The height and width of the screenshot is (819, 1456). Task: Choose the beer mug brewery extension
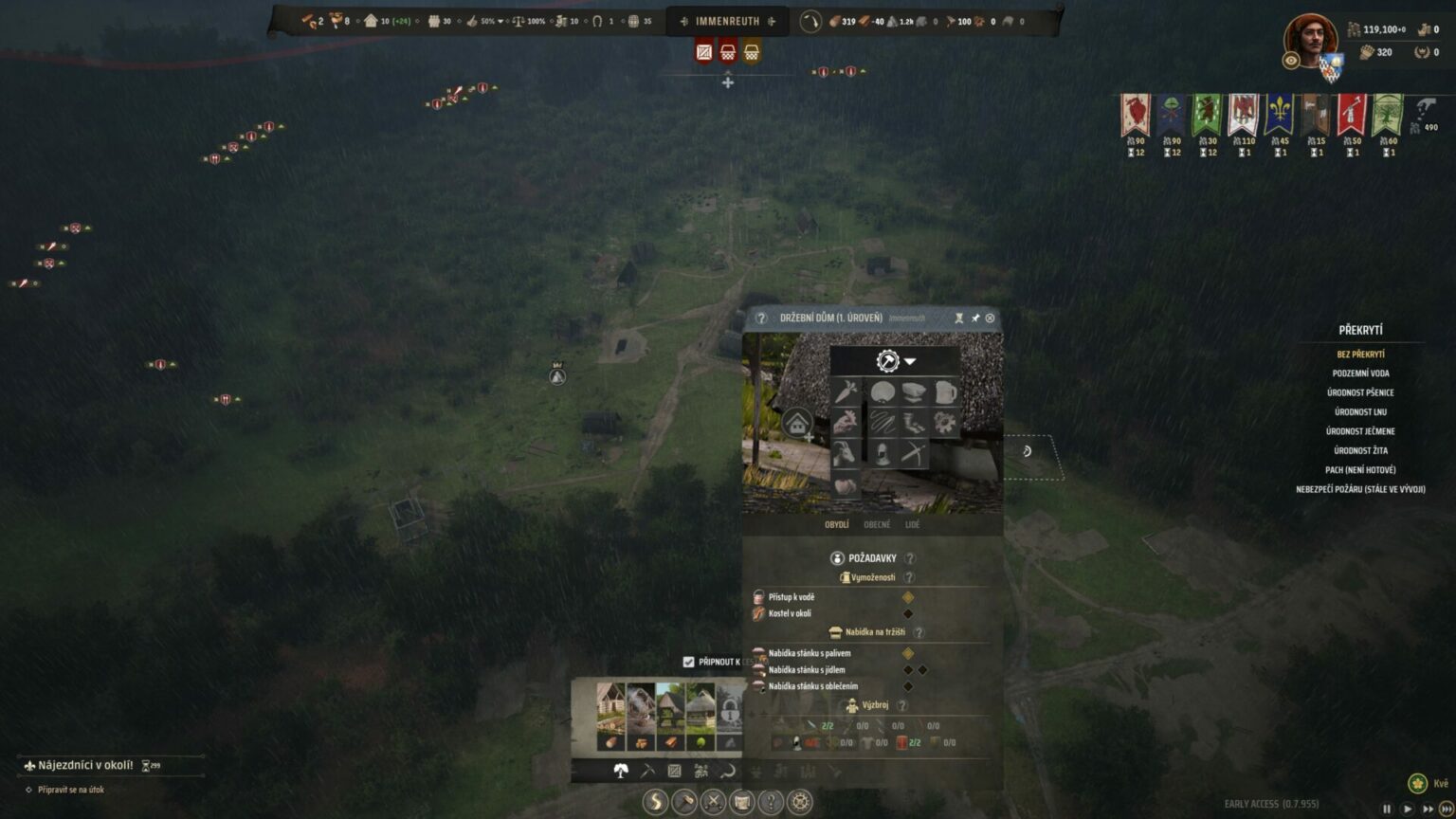945,392
